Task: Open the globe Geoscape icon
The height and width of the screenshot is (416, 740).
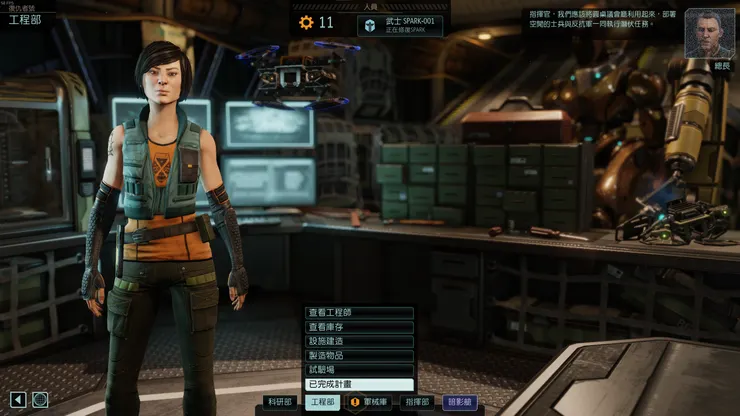Action: [x=40, y=400]
